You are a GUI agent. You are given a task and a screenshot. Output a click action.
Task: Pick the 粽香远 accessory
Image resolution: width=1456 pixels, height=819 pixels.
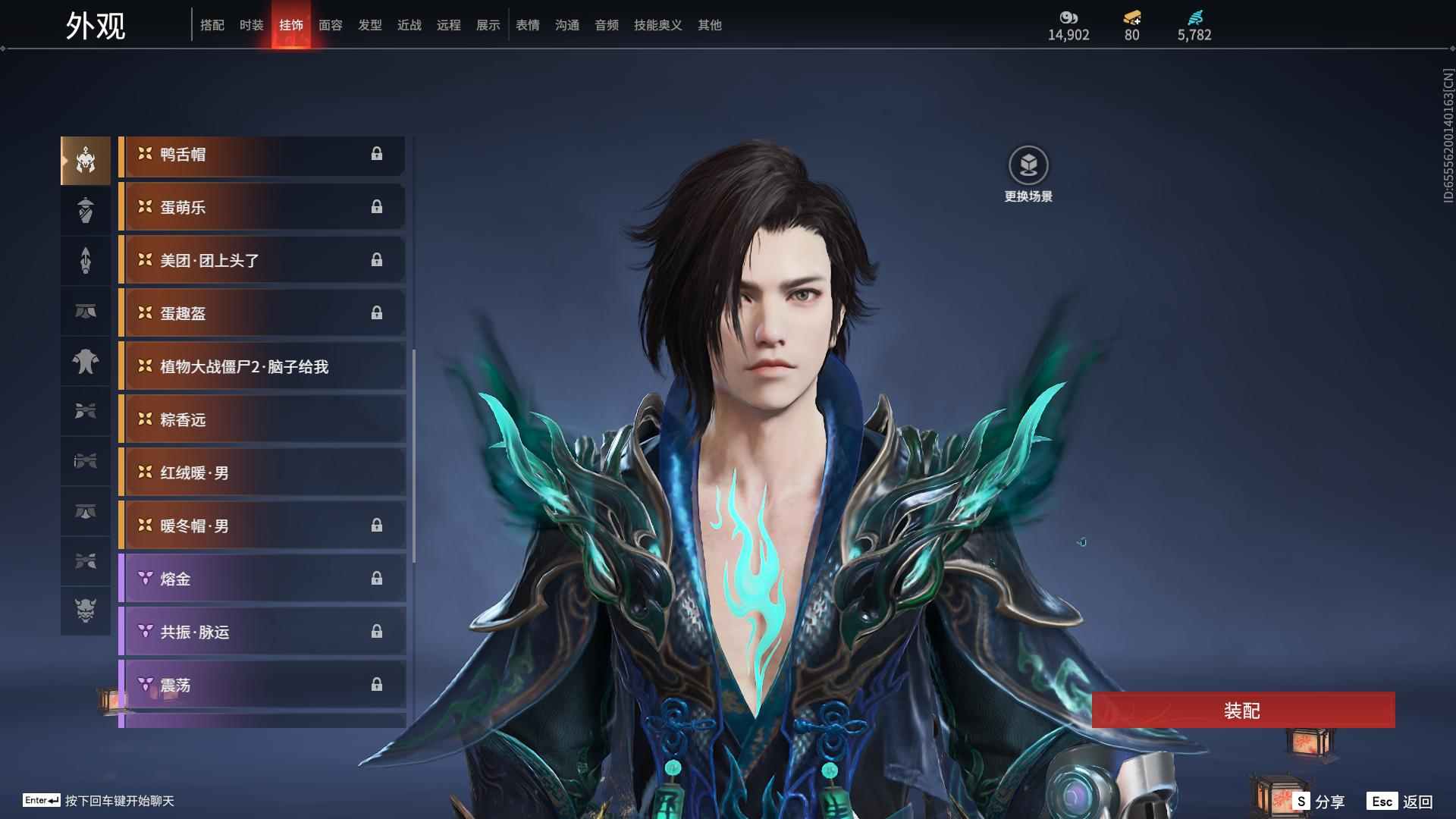pyautogui.click(x=262, y=420)
